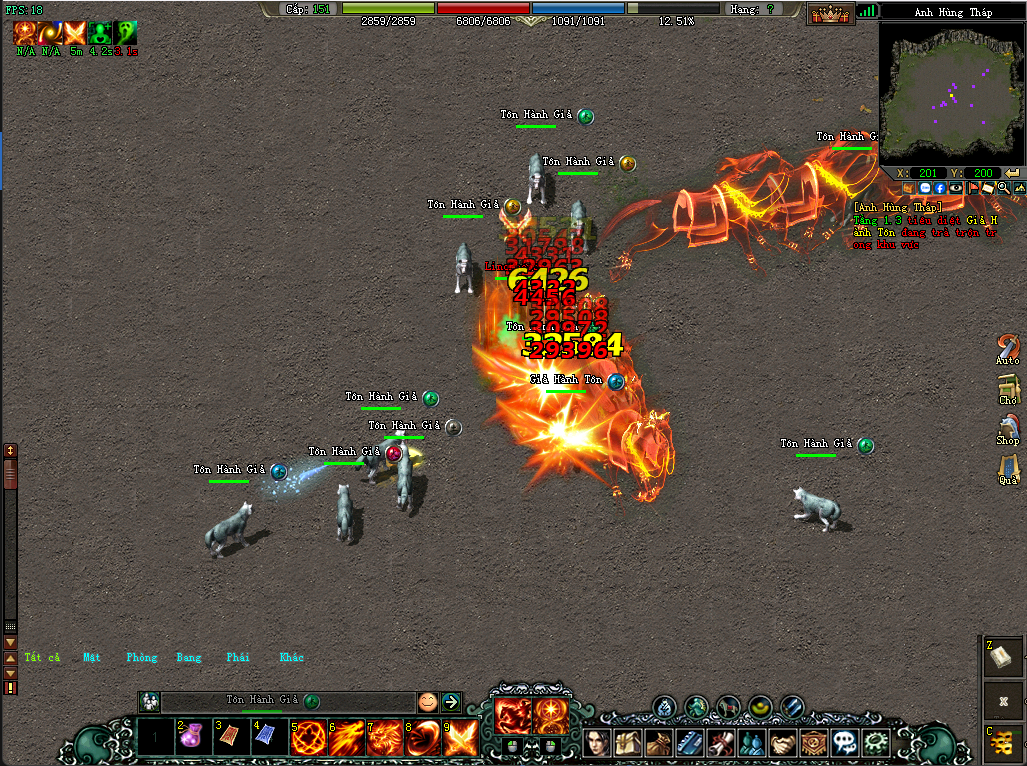The height and width of the screenshot is (766, 1027).
Task: Show the Khác chat tab
Action: tap(291, 657)
